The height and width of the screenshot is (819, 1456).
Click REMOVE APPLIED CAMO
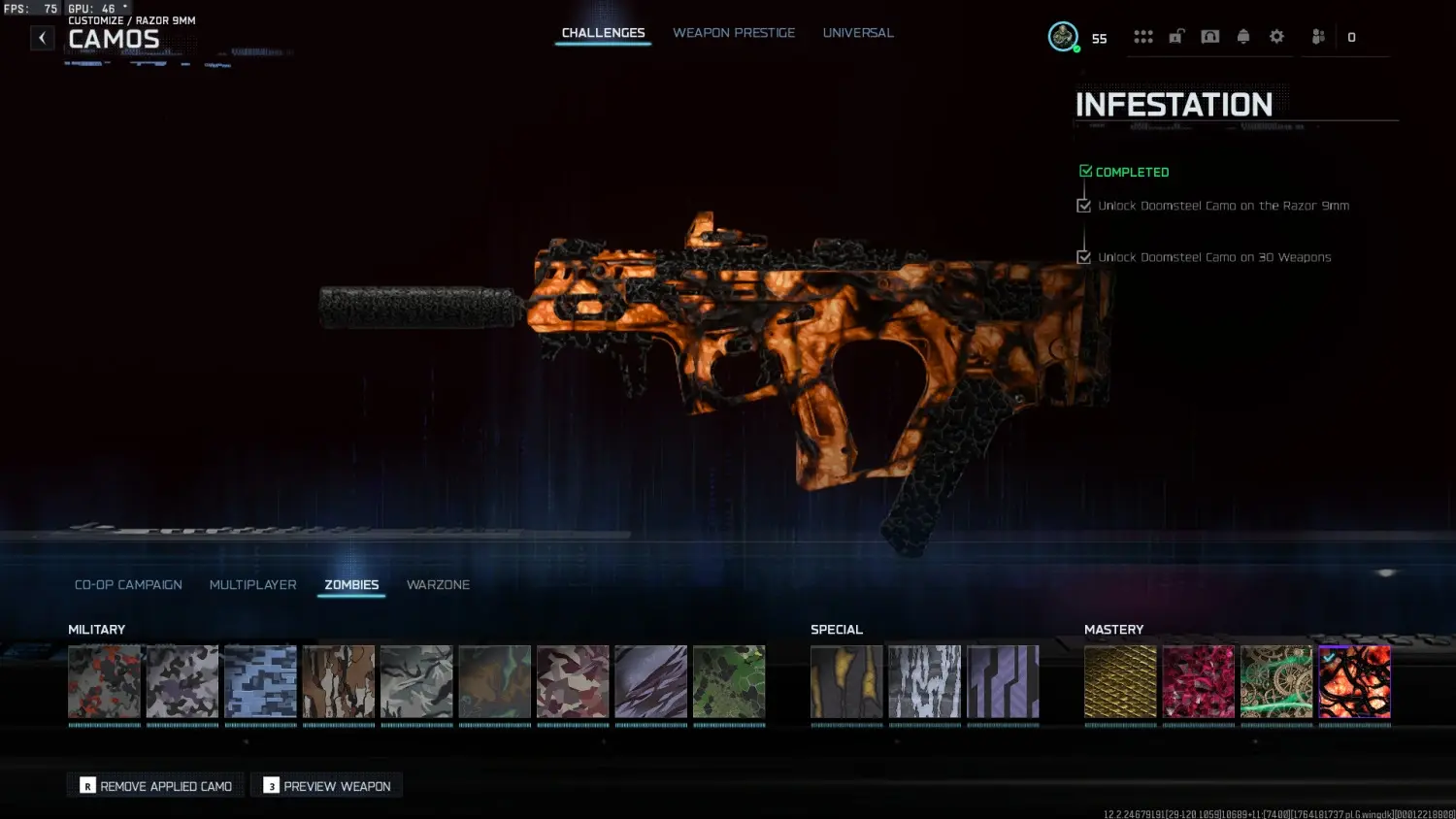point(154,785)
